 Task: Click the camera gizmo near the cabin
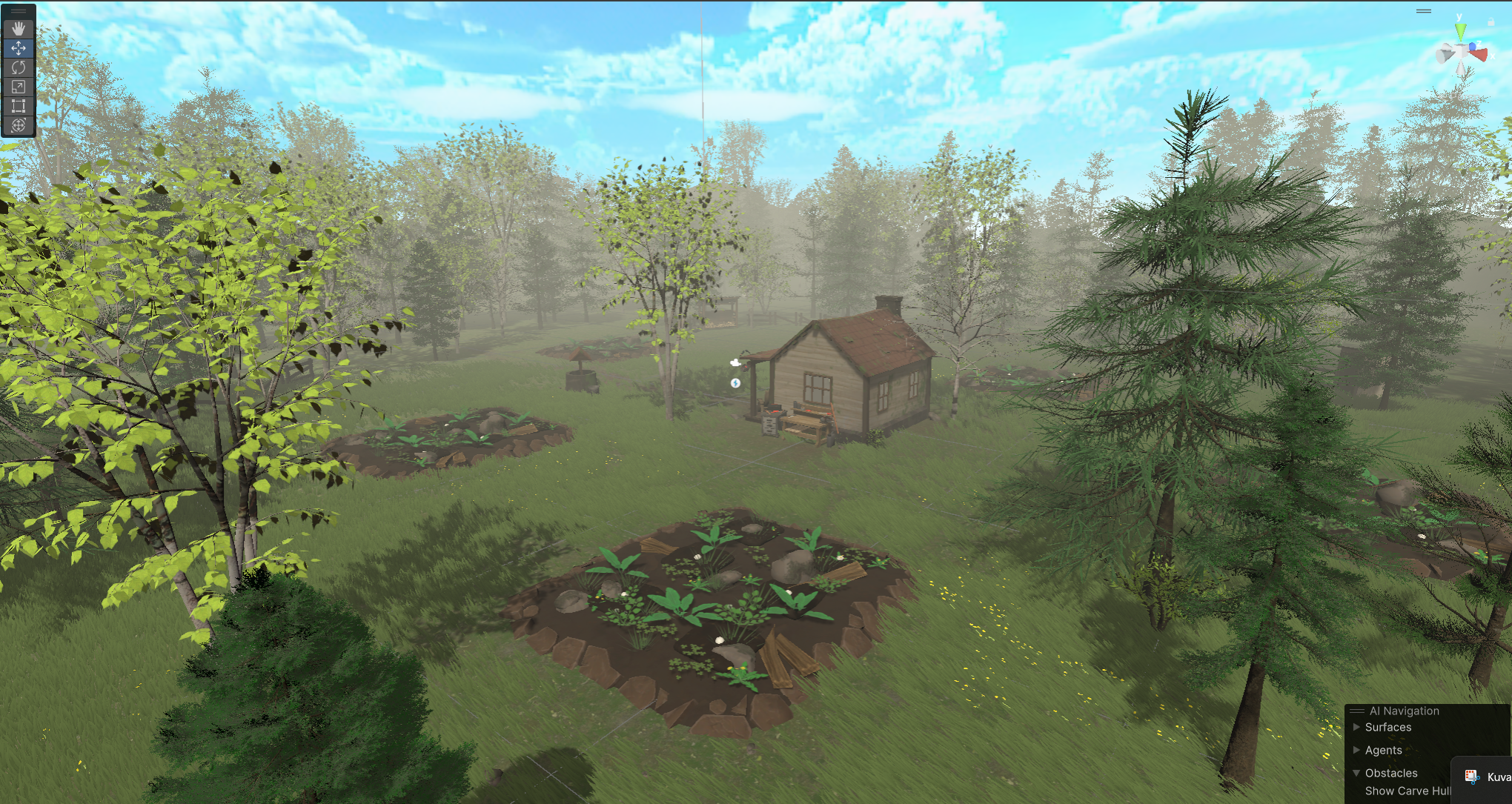coord(735,363)
